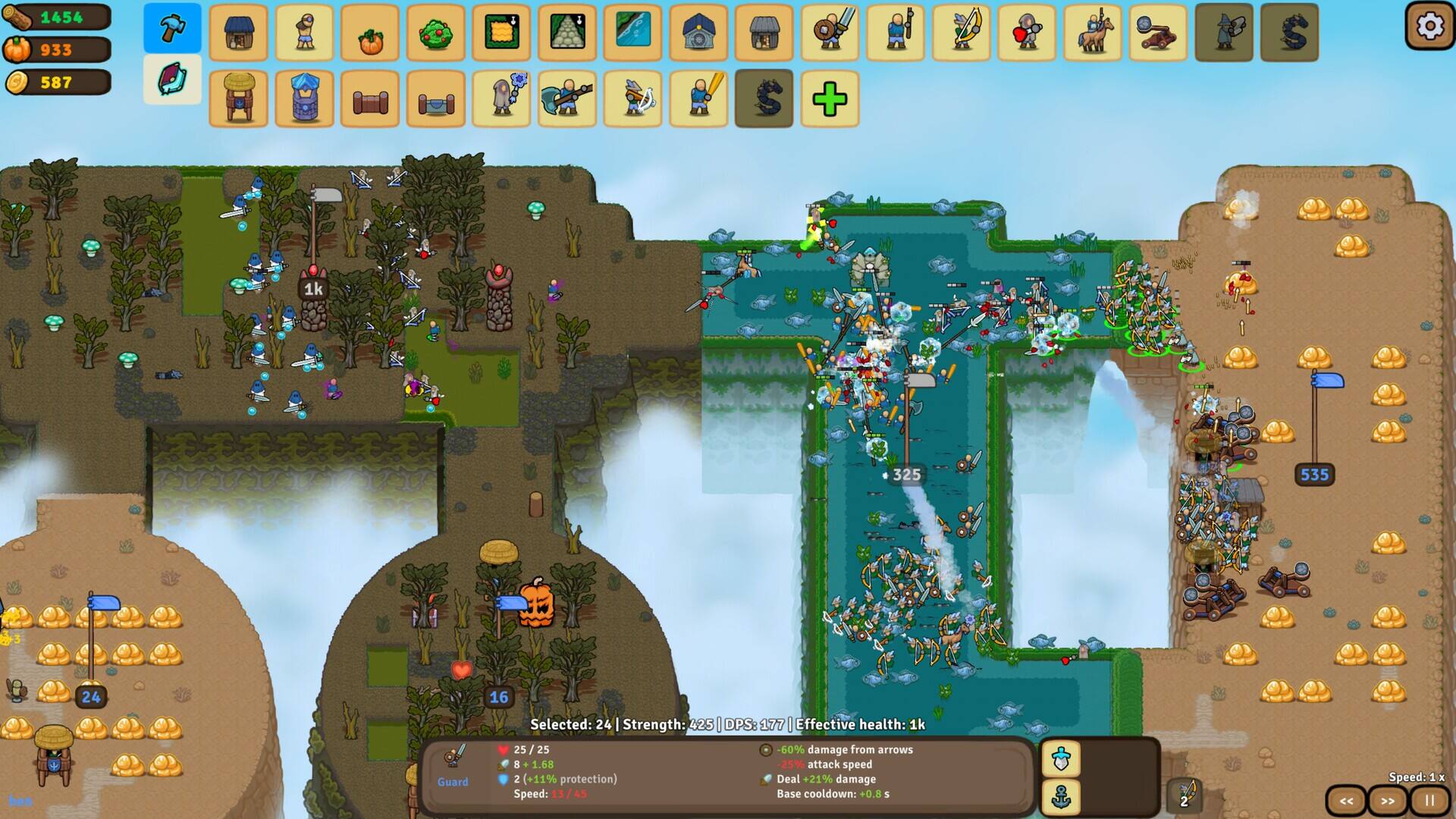The height and width of the screenshot is (819, 1456).
Task: Decrease game speed with the << button
Action: (1346, 801)
